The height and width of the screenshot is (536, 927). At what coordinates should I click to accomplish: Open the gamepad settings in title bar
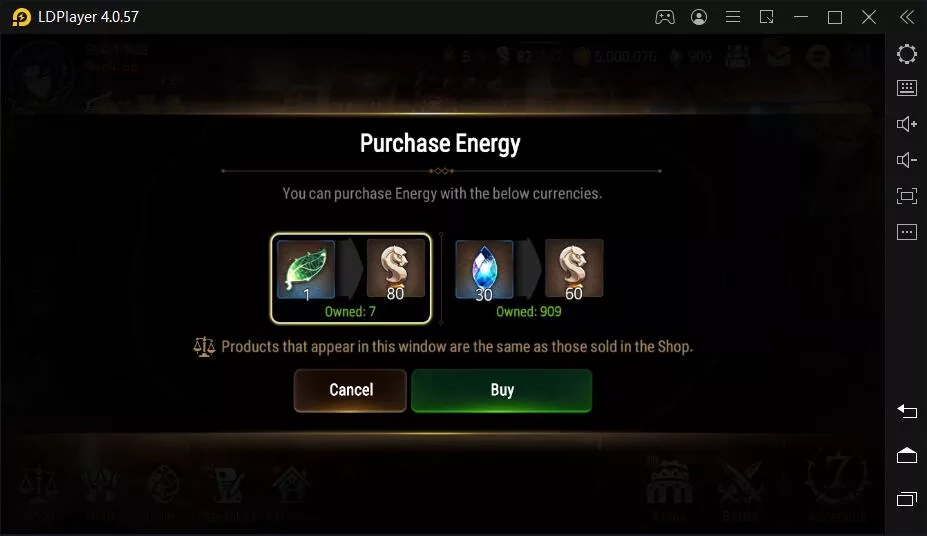click(x=664, y=17)
